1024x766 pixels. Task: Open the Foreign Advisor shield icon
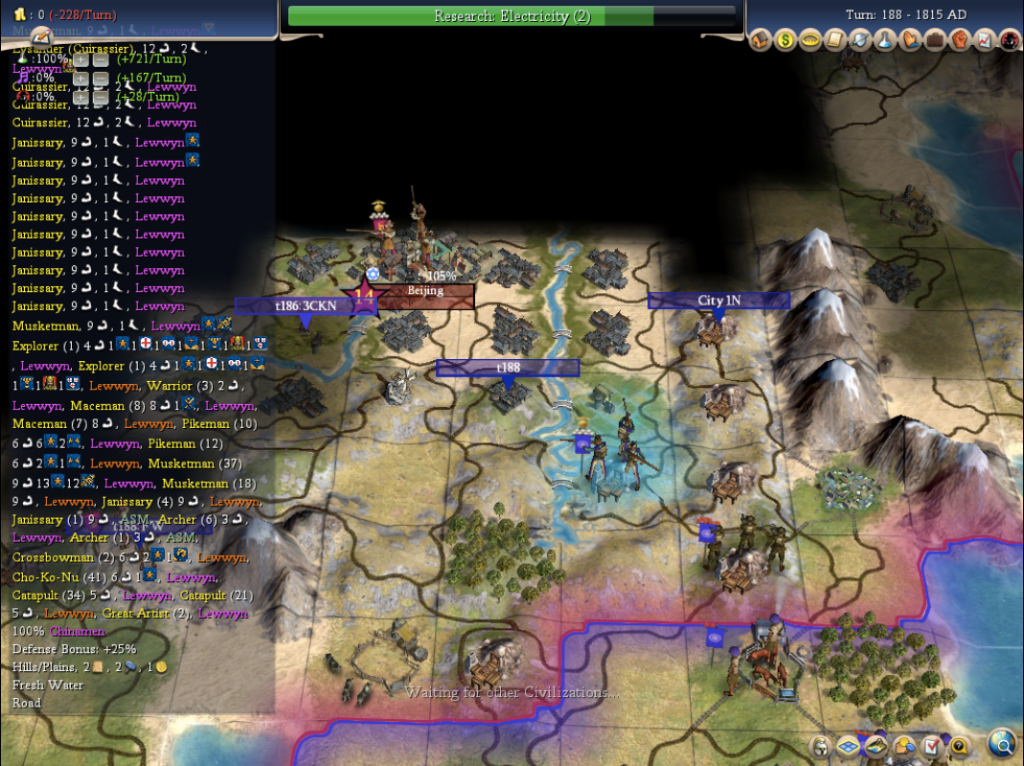point(861,41)
